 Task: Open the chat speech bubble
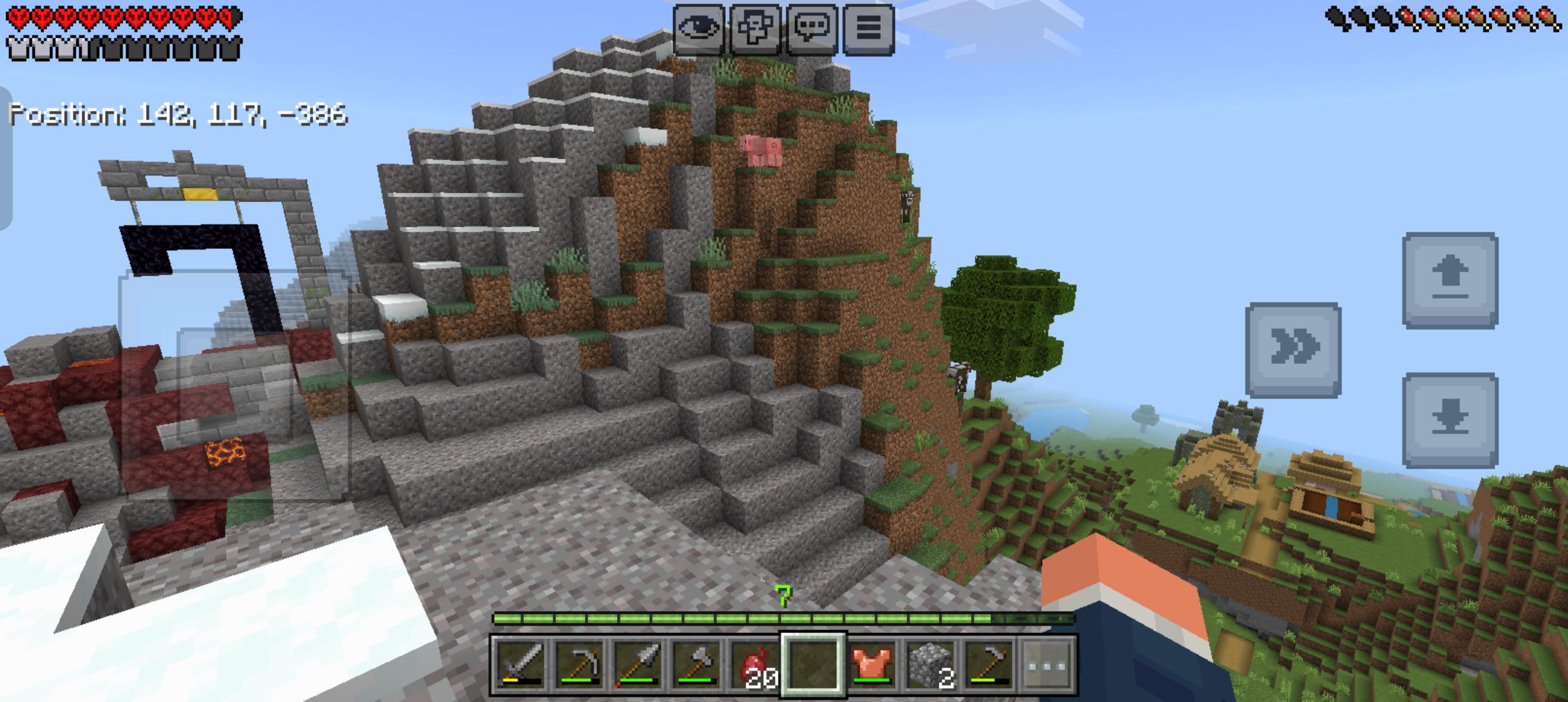click(x=812, y=28)
